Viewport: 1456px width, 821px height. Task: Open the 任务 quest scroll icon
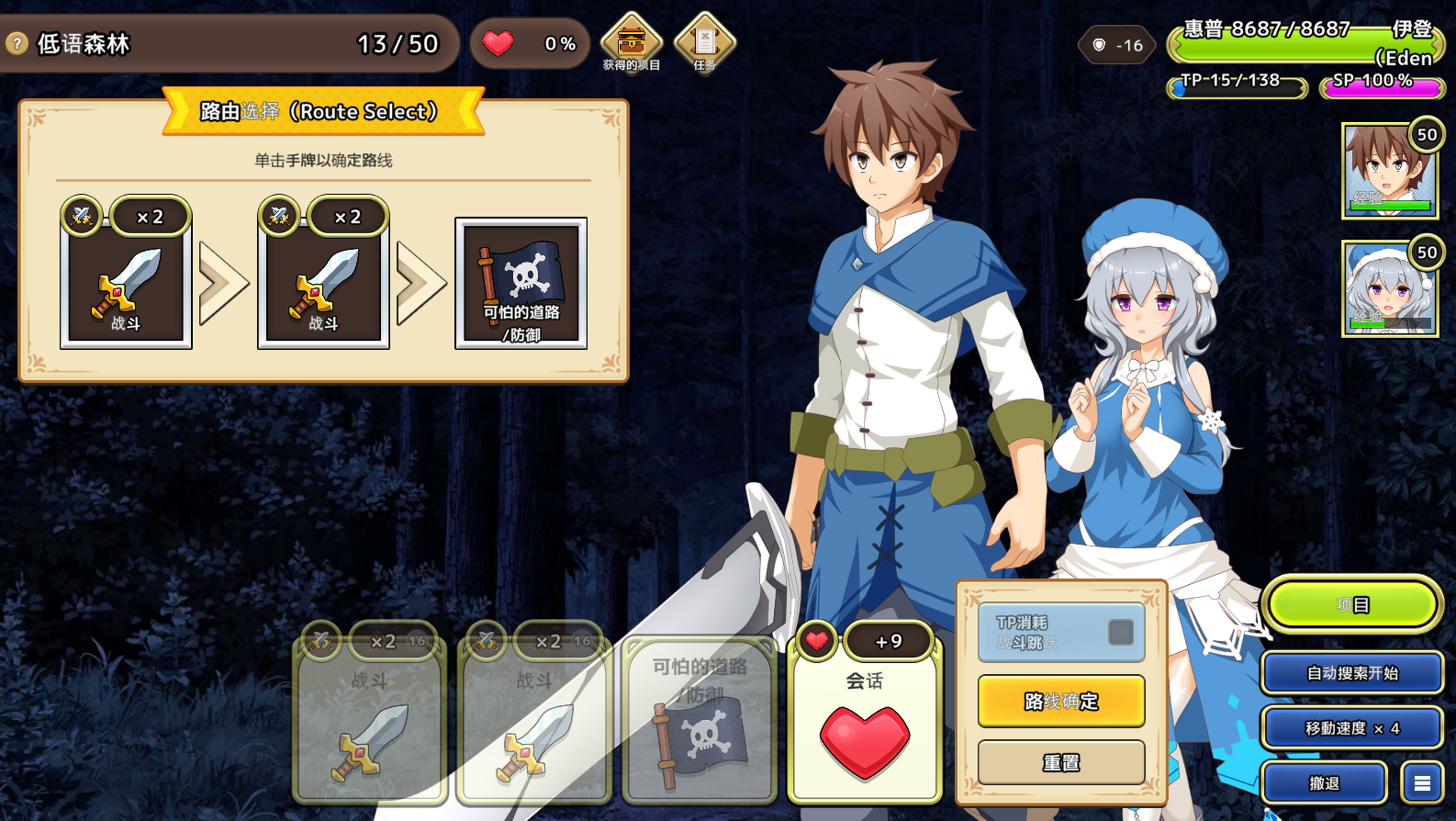click(x=704, y=41)
